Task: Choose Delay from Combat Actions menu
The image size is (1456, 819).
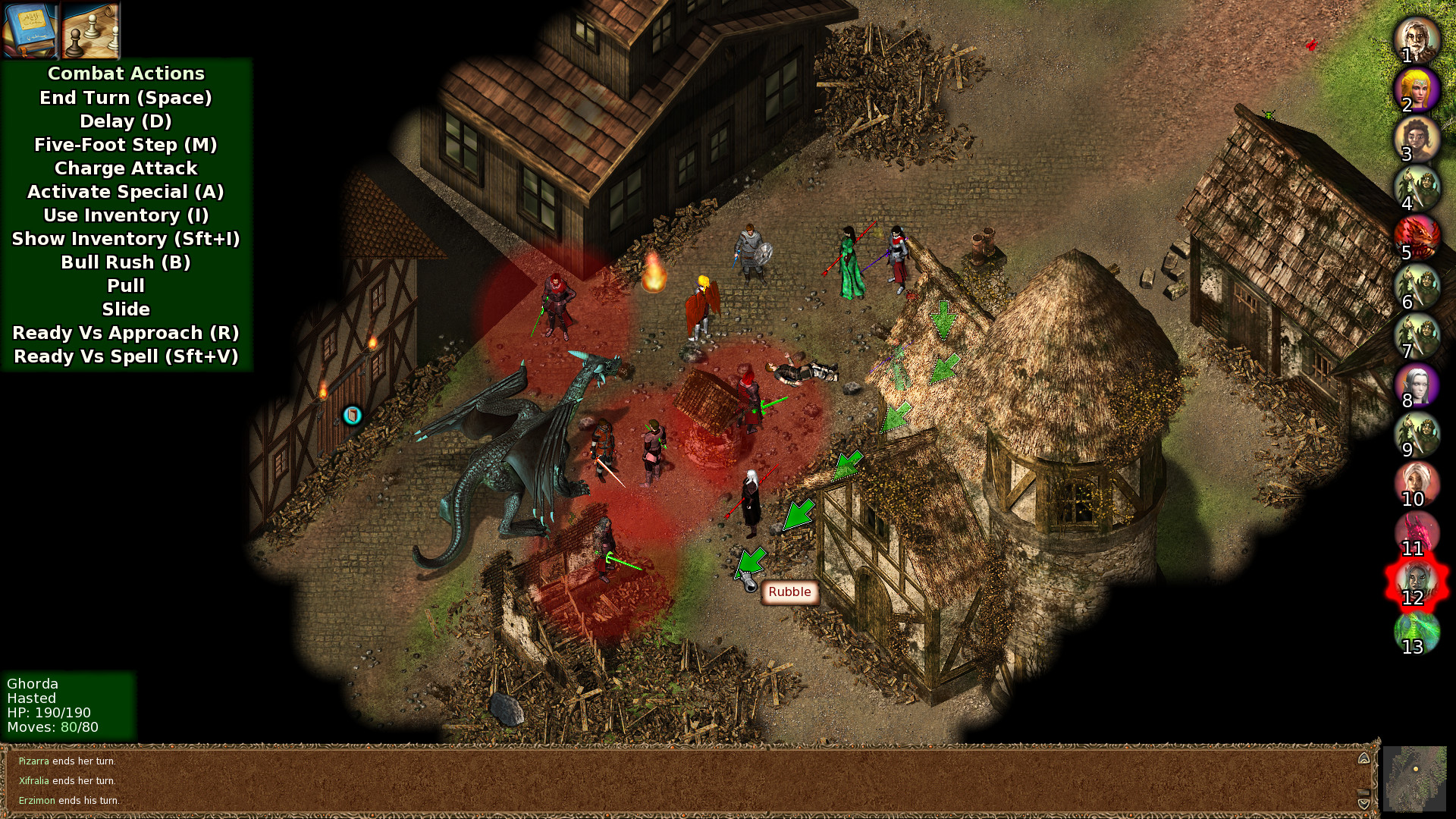Action: pyautogui.click(x=126, y=121)
